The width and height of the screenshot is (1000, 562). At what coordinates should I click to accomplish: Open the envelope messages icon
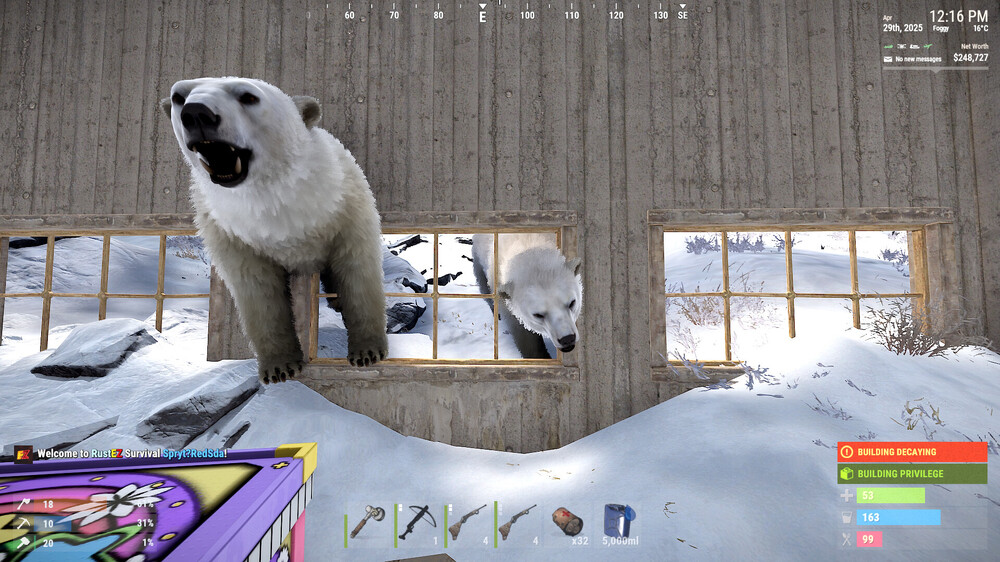[x=887, y=59]
